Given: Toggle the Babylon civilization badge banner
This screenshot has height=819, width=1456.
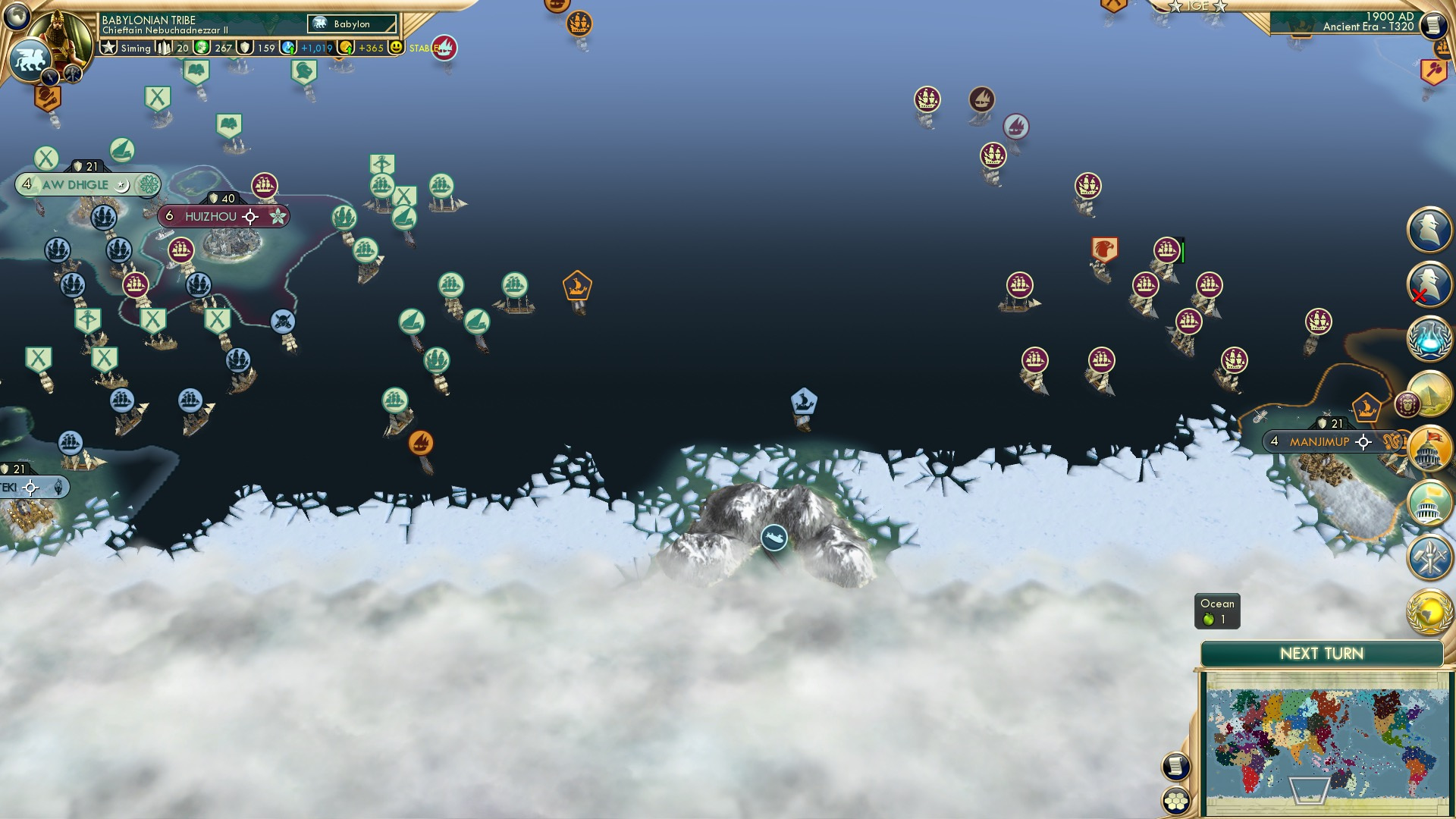Looking at the screenshot, I should click(x=352, y=24).
